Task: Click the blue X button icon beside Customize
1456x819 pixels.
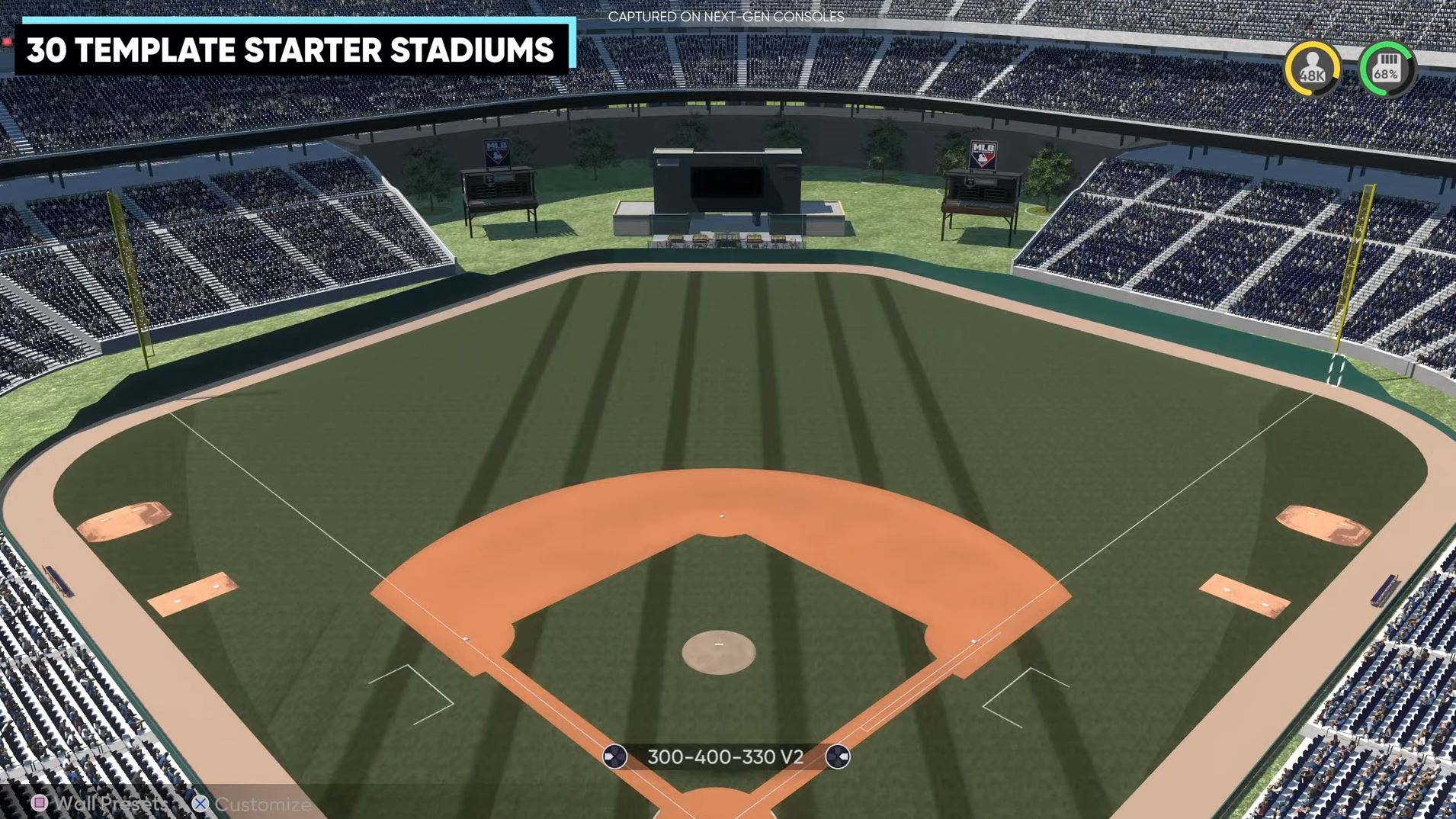Action: pyautogui.click(x=200, y=803)
